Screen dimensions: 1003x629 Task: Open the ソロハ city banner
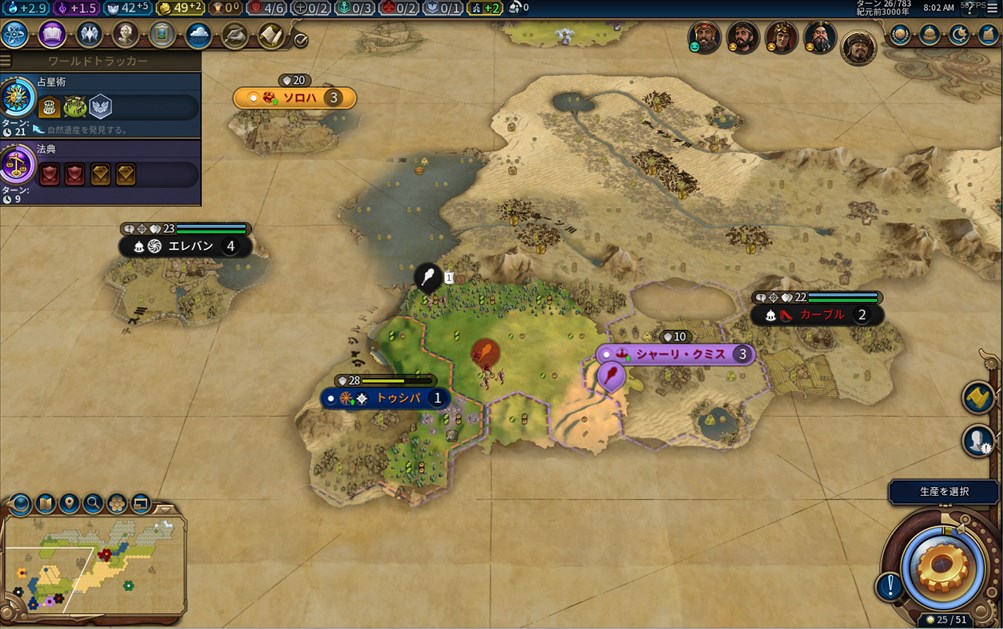pyautogui.click(x=294, y=98)
